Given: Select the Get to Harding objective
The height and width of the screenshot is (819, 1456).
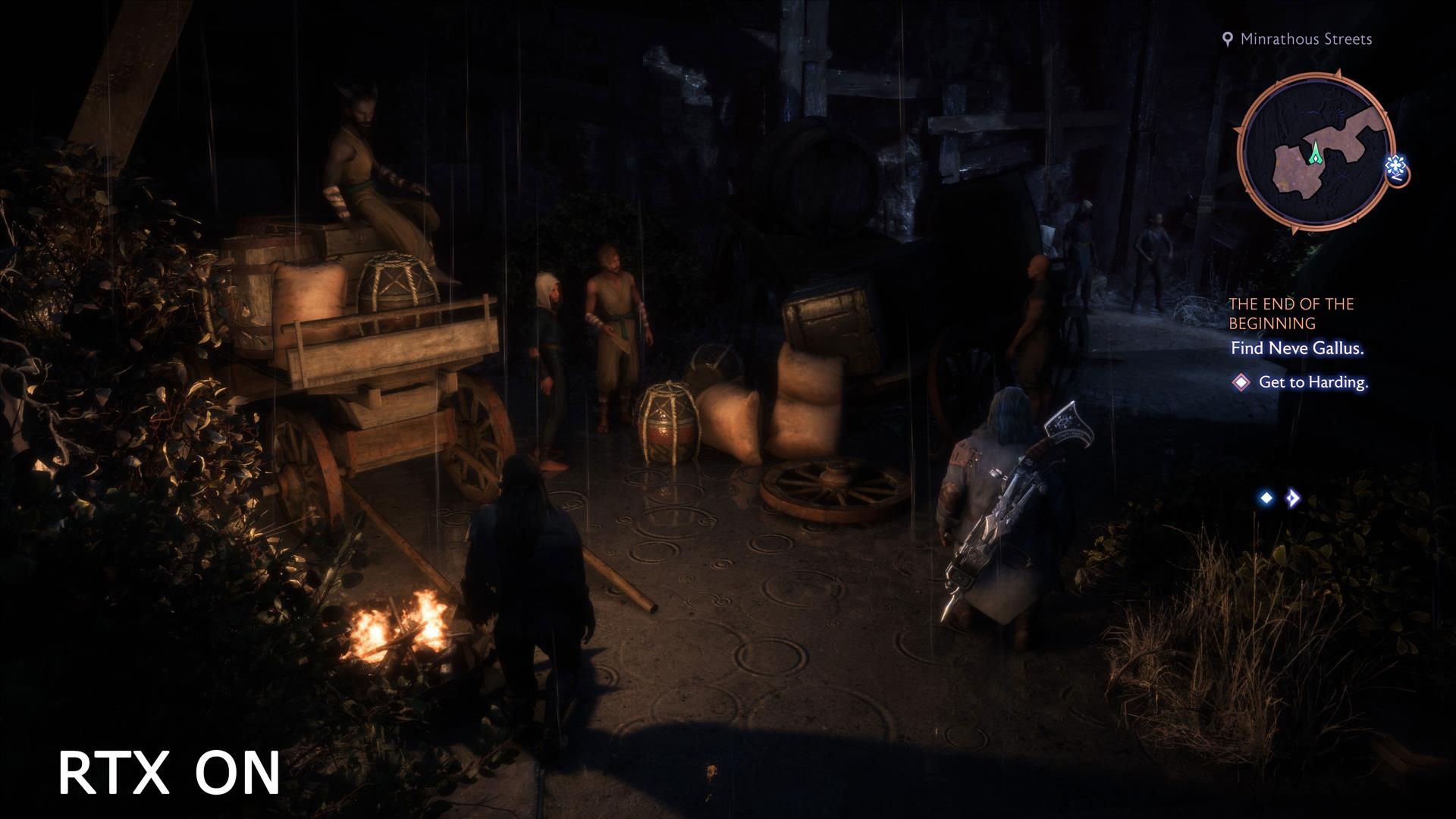Looking at the screenshot, I should click(x=1313, y=382).
